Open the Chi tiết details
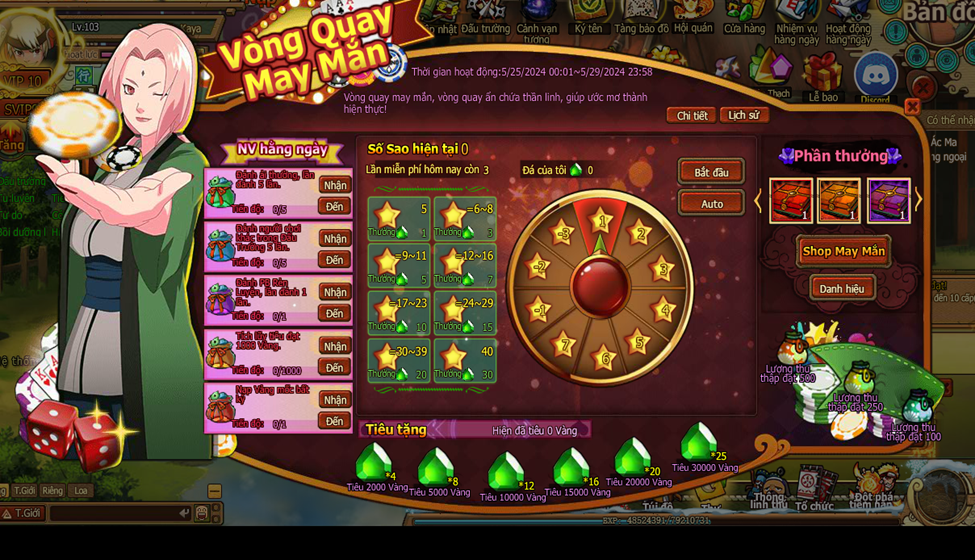This screenshot has height=560, width=975. tap(691, 116)
